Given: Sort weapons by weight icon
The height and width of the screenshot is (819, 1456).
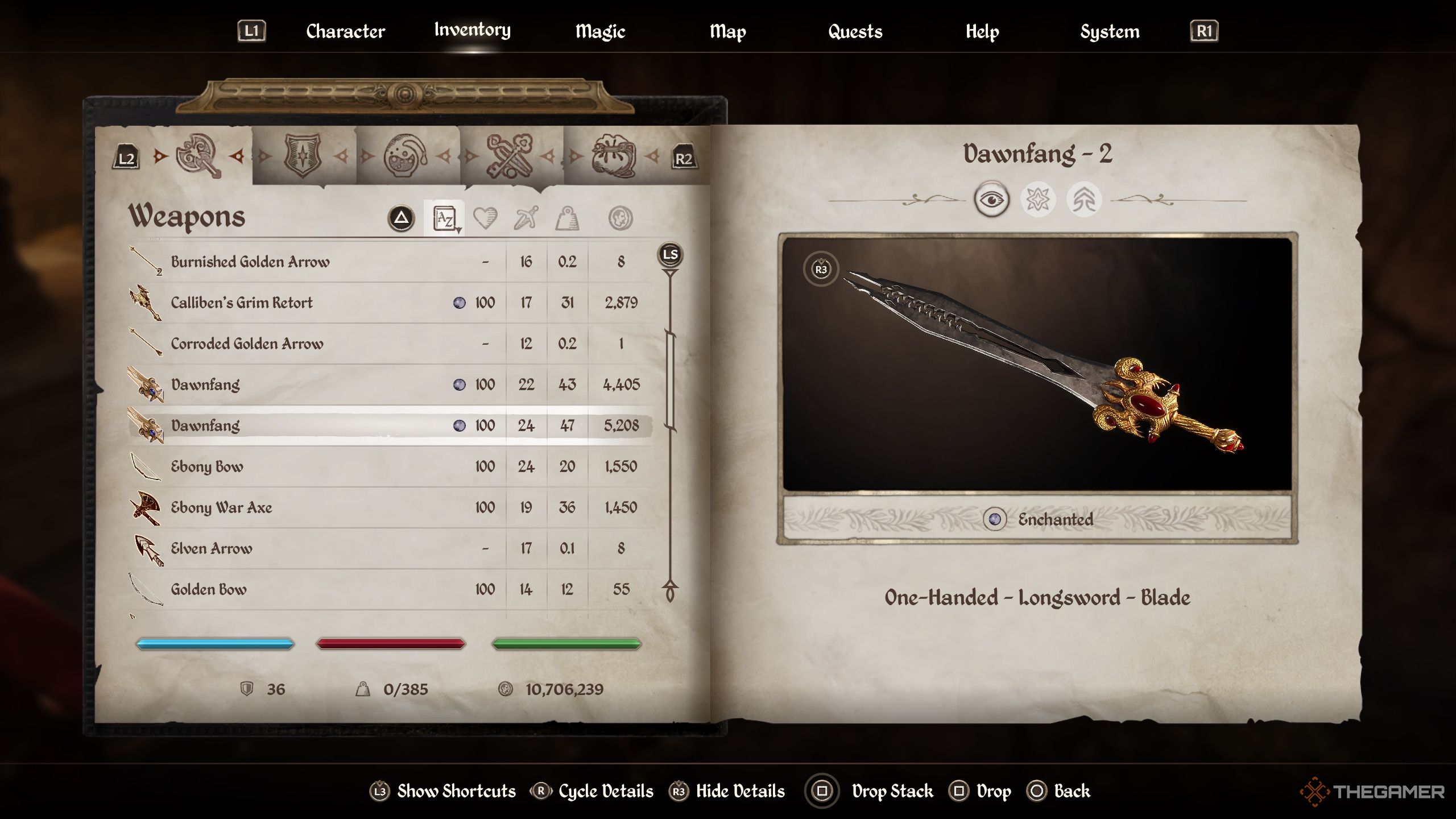Looking at the screenshot, I should click(567, 218).
